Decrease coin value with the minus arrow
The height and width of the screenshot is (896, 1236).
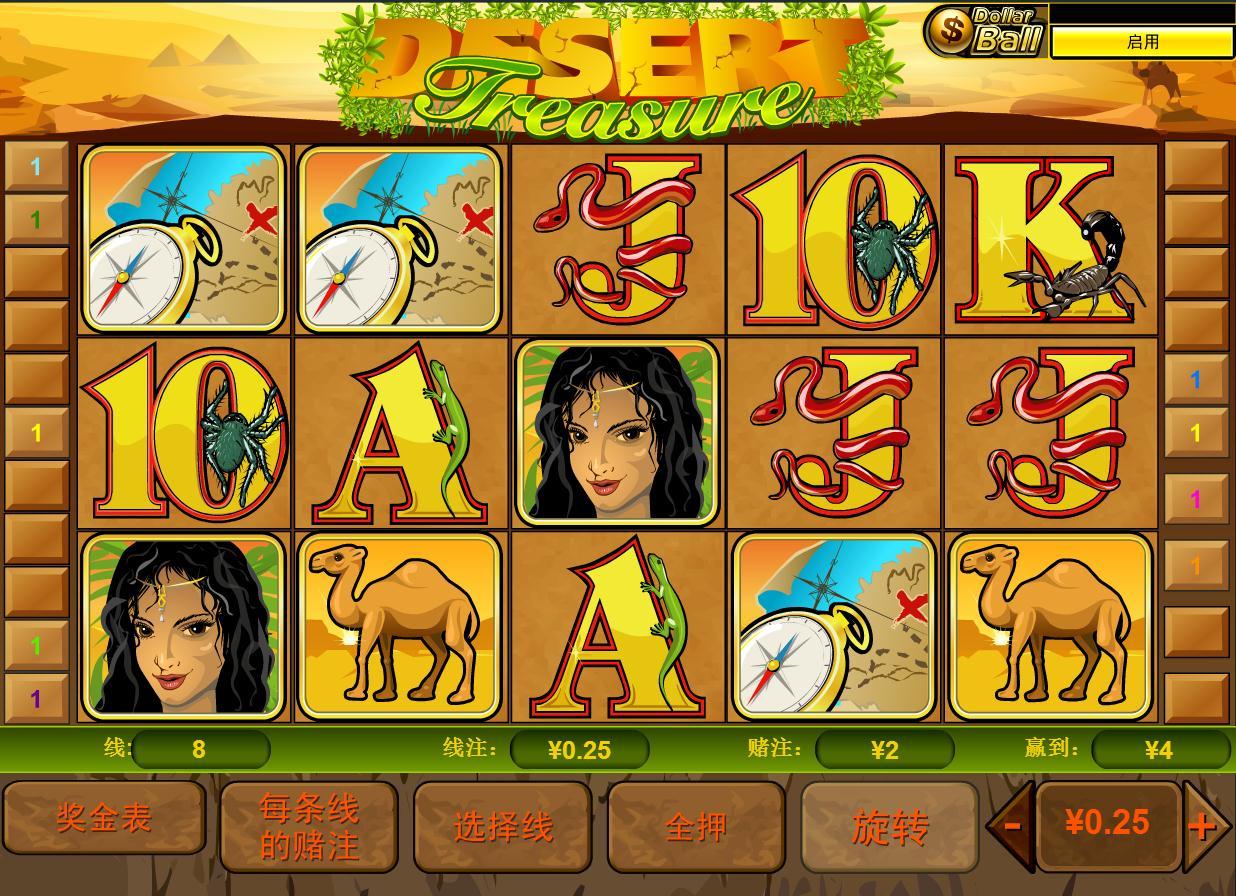1011,825
